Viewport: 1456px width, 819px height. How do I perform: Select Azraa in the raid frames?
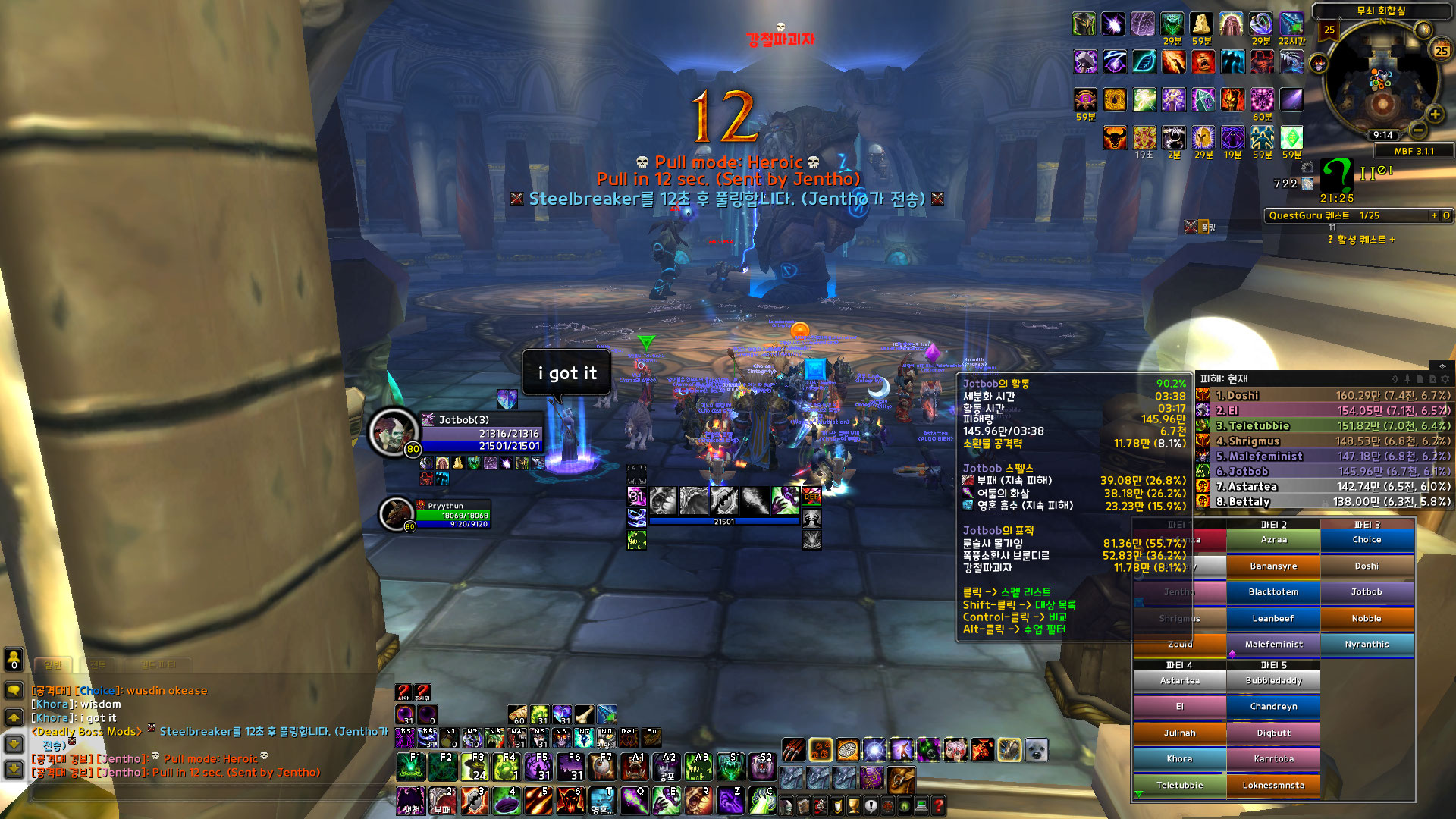[1273, 540]
